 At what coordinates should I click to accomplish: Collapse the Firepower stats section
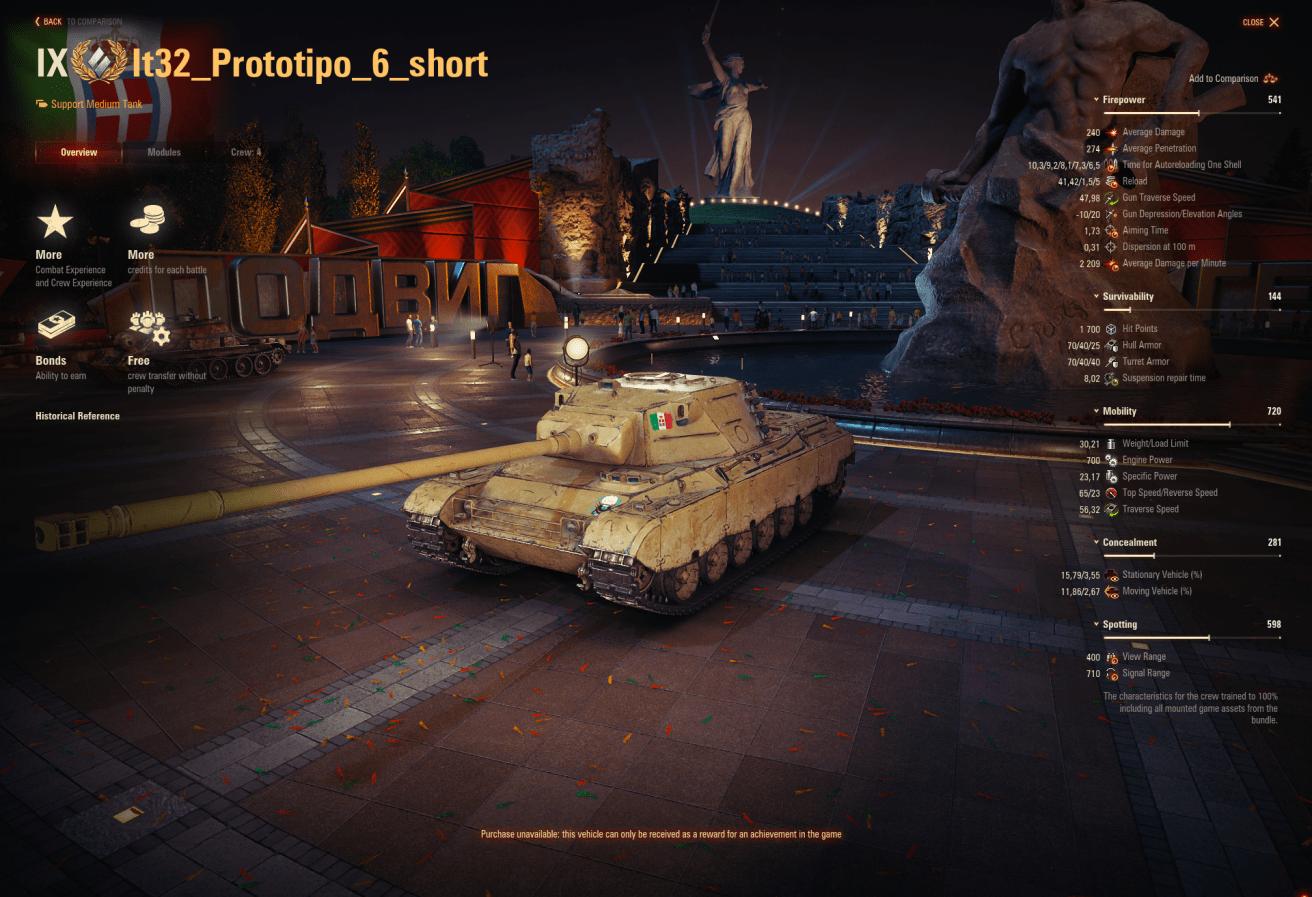1124,100
